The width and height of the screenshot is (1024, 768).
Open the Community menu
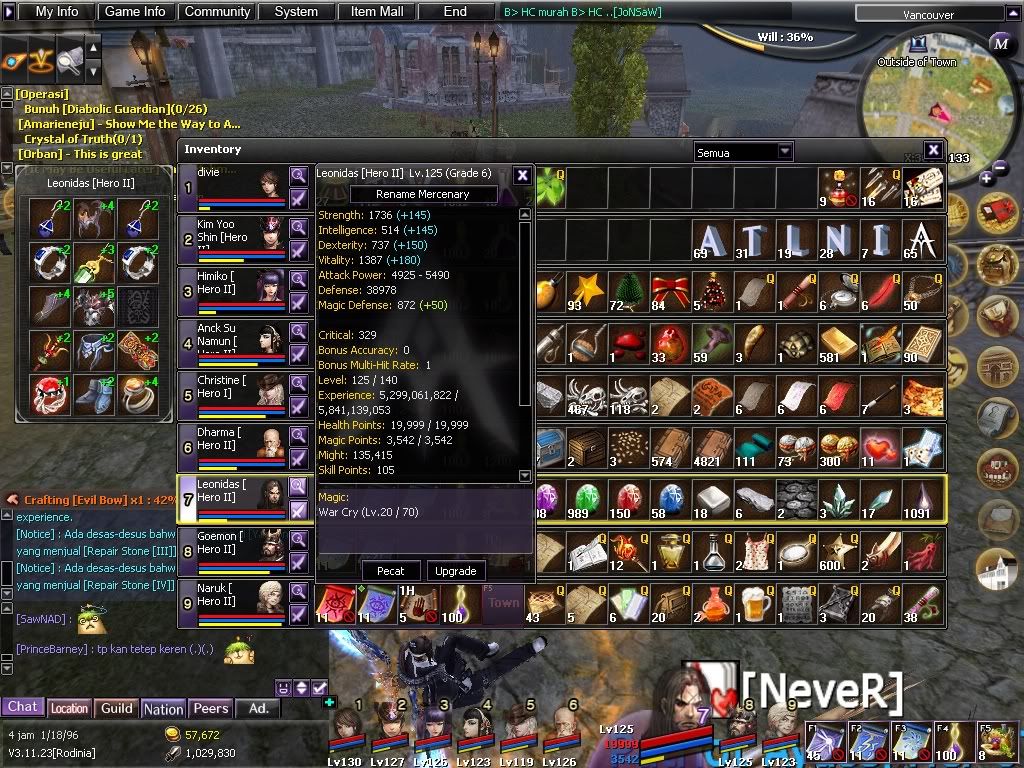[x=217, y=12]
